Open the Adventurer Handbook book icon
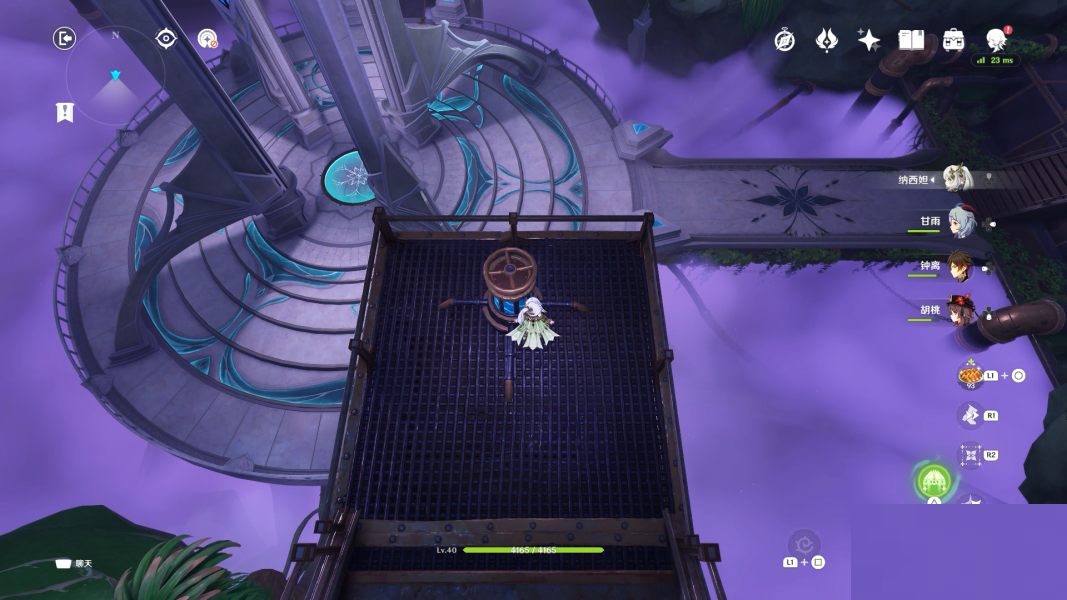The width and height of the screenshot is (1067, 600). [911, 40]
